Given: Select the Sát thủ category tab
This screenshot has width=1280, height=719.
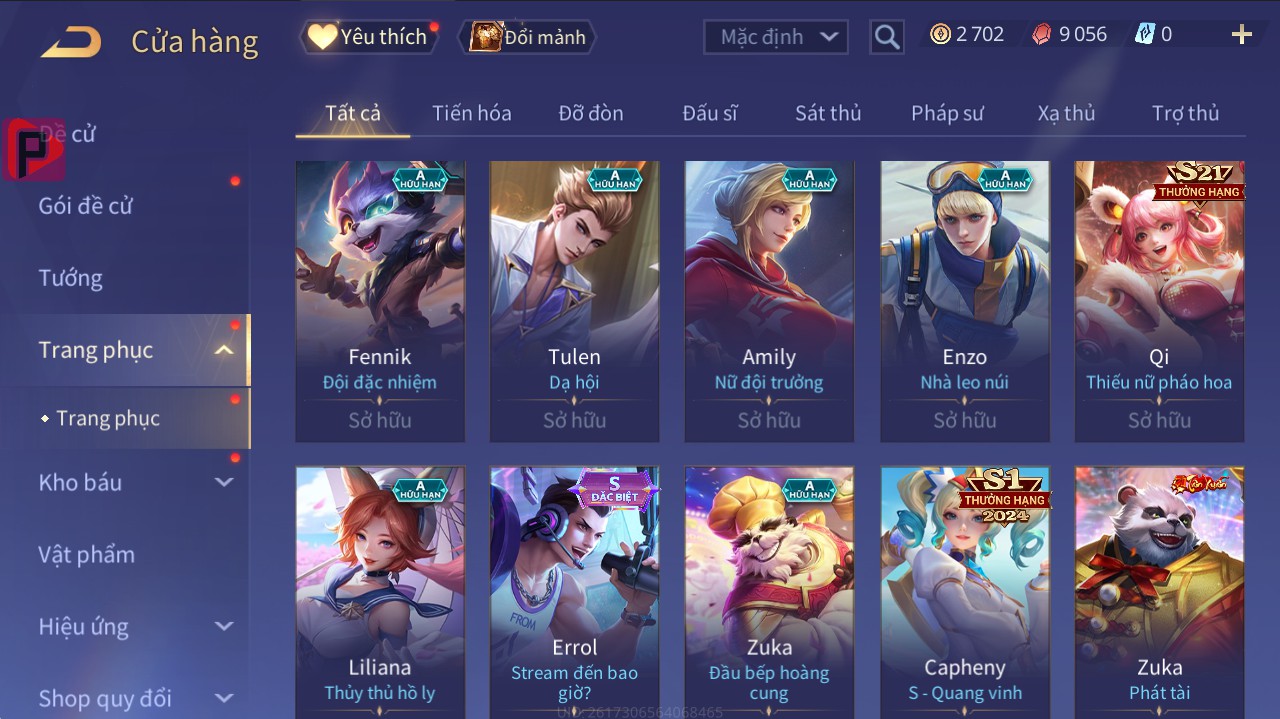Looking at the screenshot, I should [x=827, y=113].
